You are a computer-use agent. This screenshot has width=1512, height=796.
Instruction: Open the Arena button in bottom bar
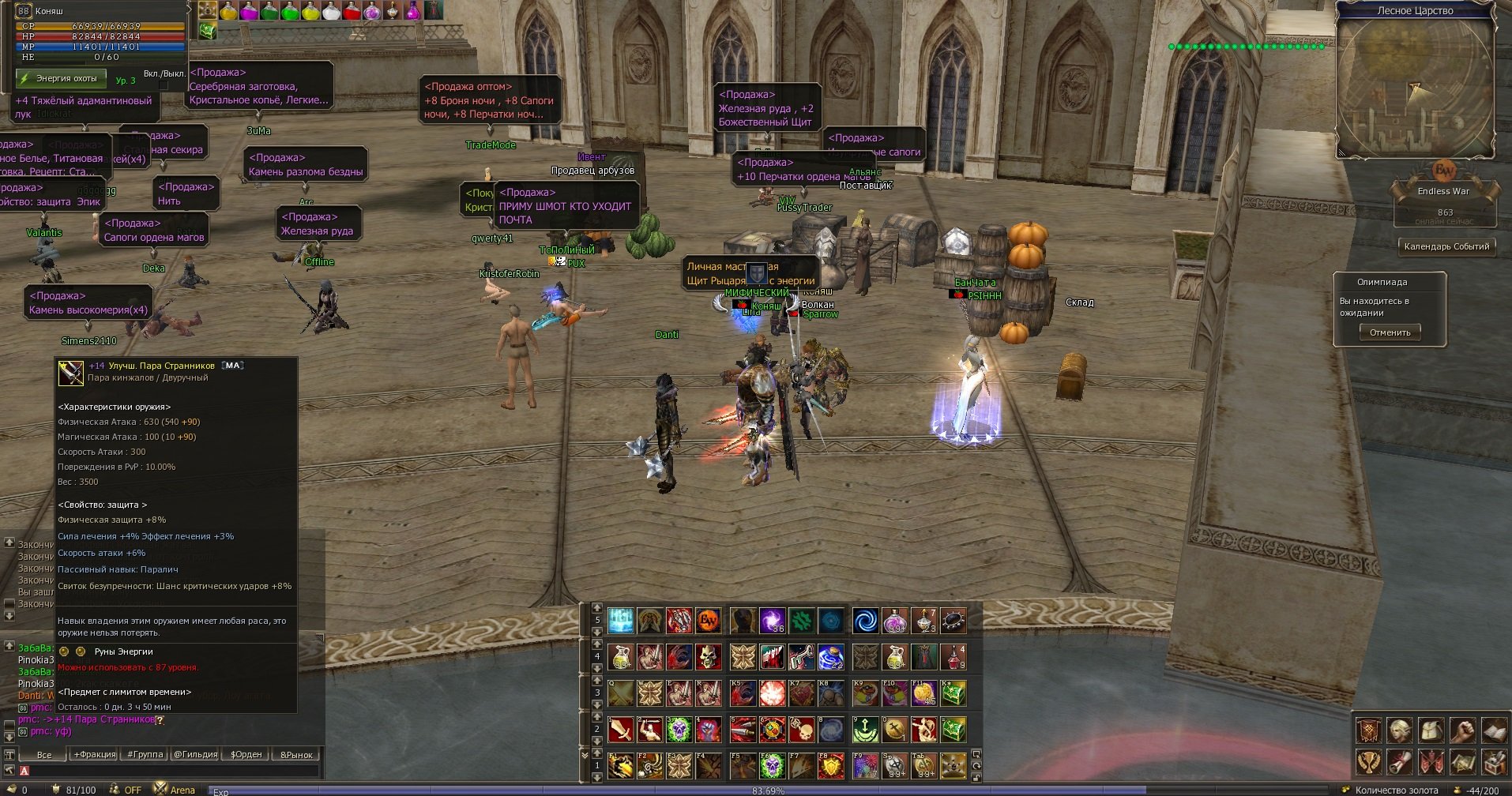point(175,790)
